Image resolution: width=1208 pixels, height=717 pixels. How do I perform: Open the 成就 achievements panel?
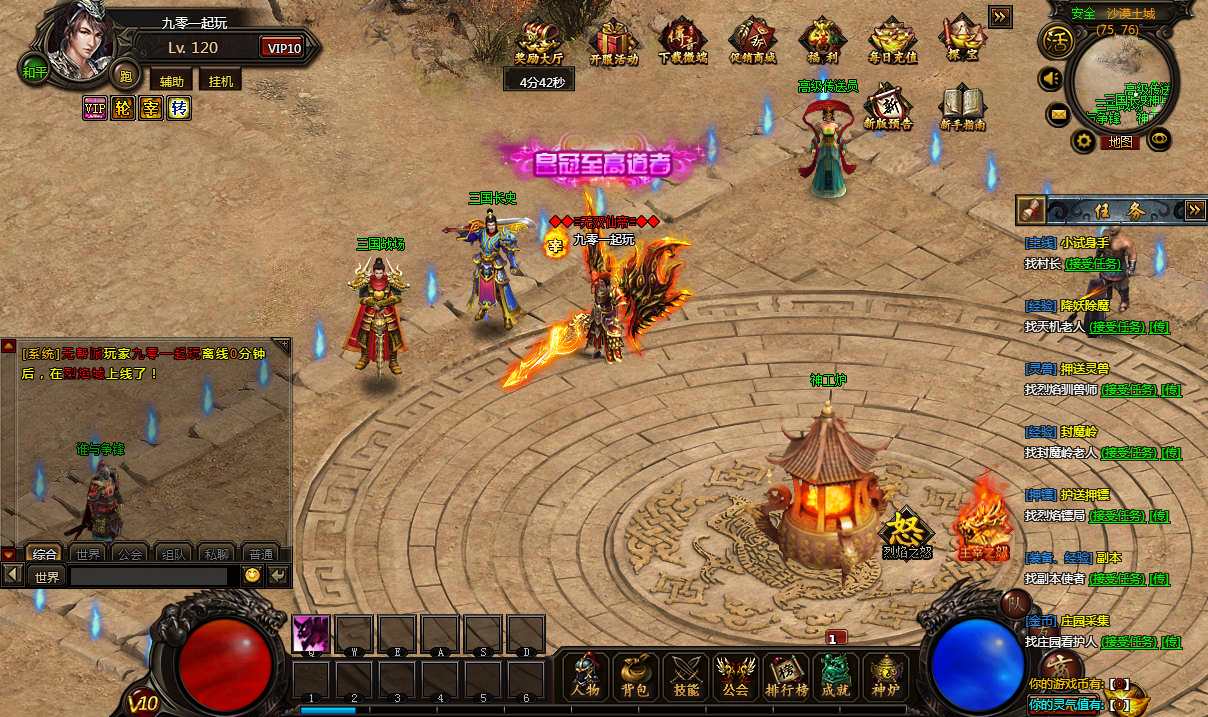[x=836, y=675]
